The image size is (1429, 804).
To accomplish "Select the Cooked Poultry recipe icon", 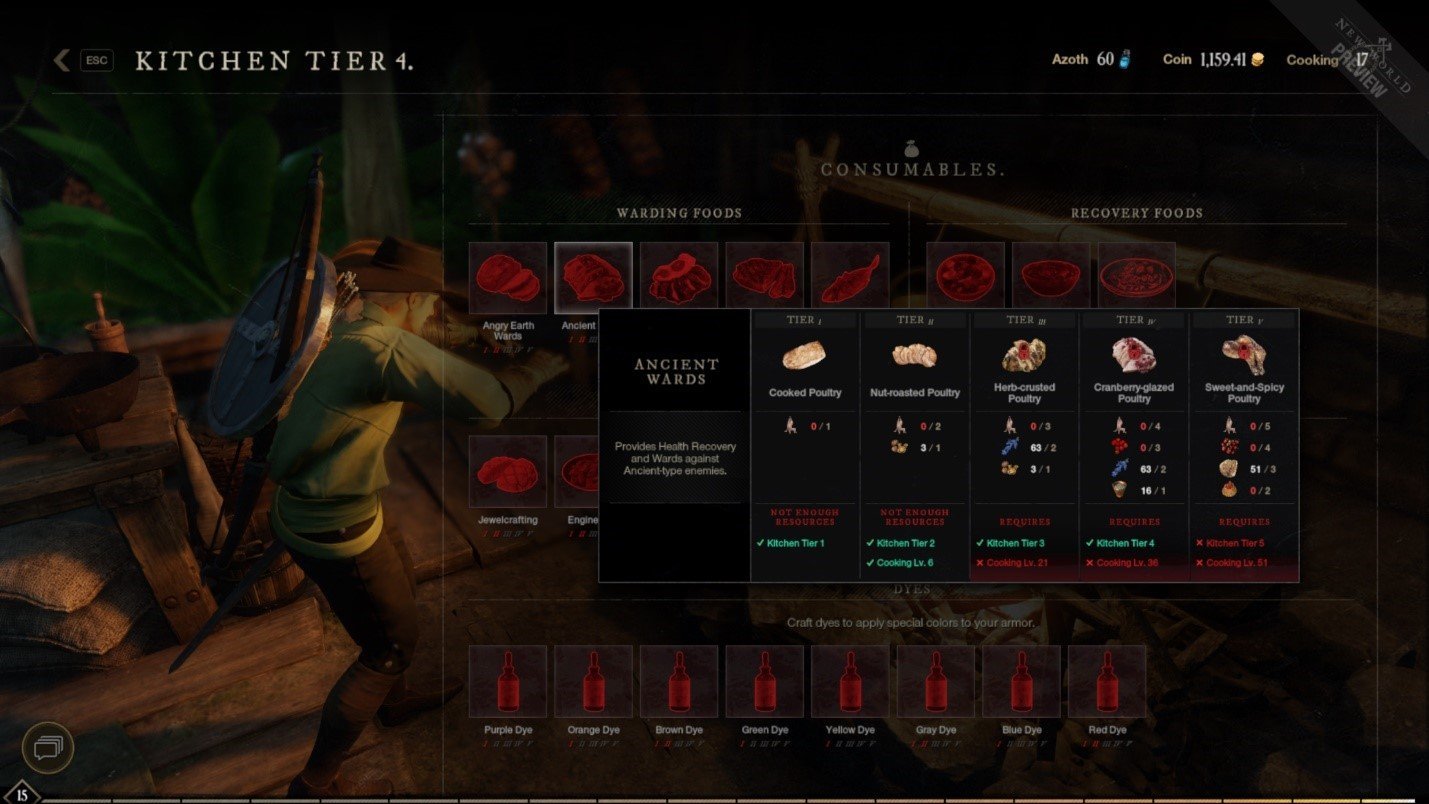I will point(803,355).
